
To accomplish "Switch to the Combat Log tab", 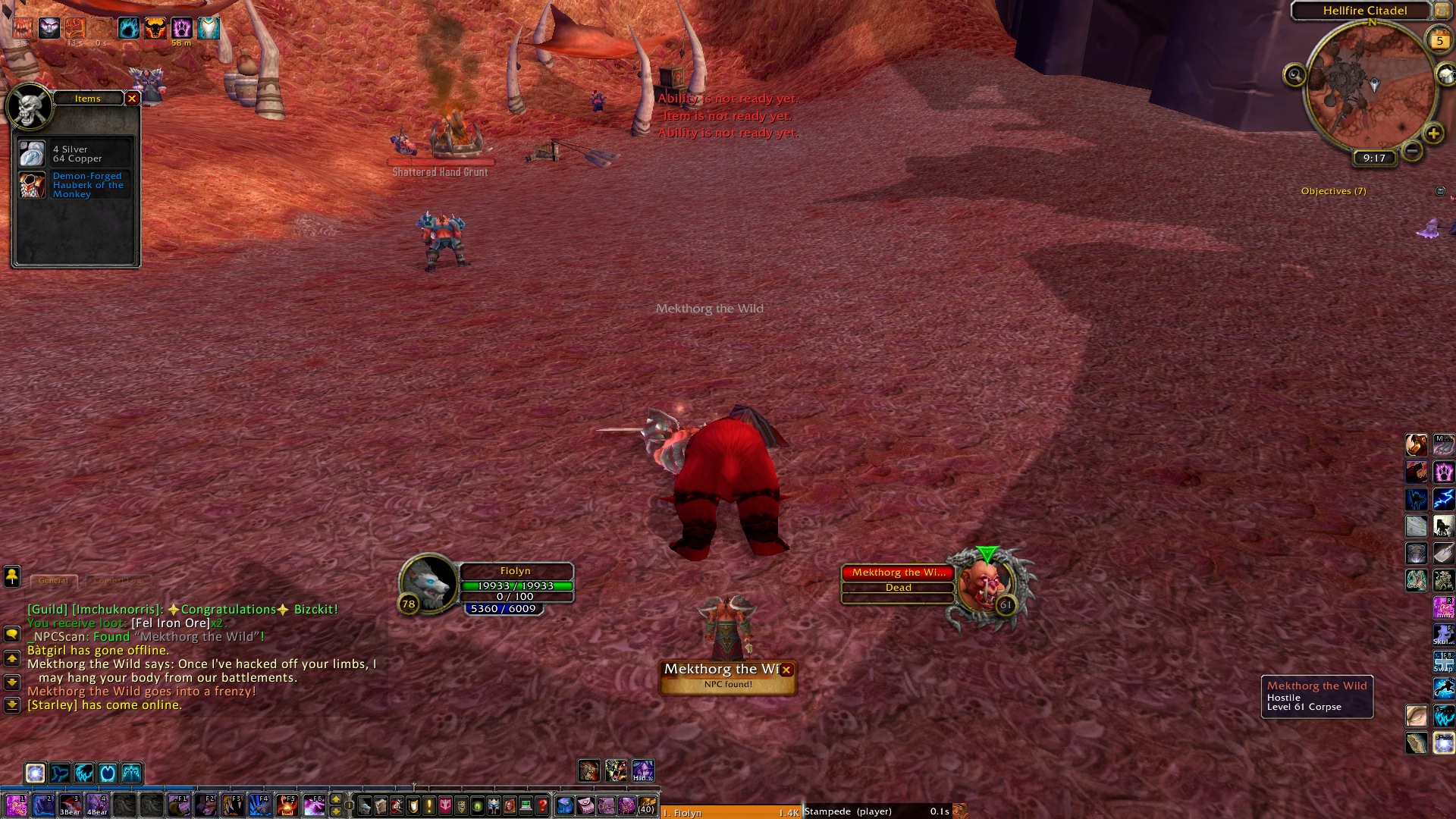I will tap(118, 581).
